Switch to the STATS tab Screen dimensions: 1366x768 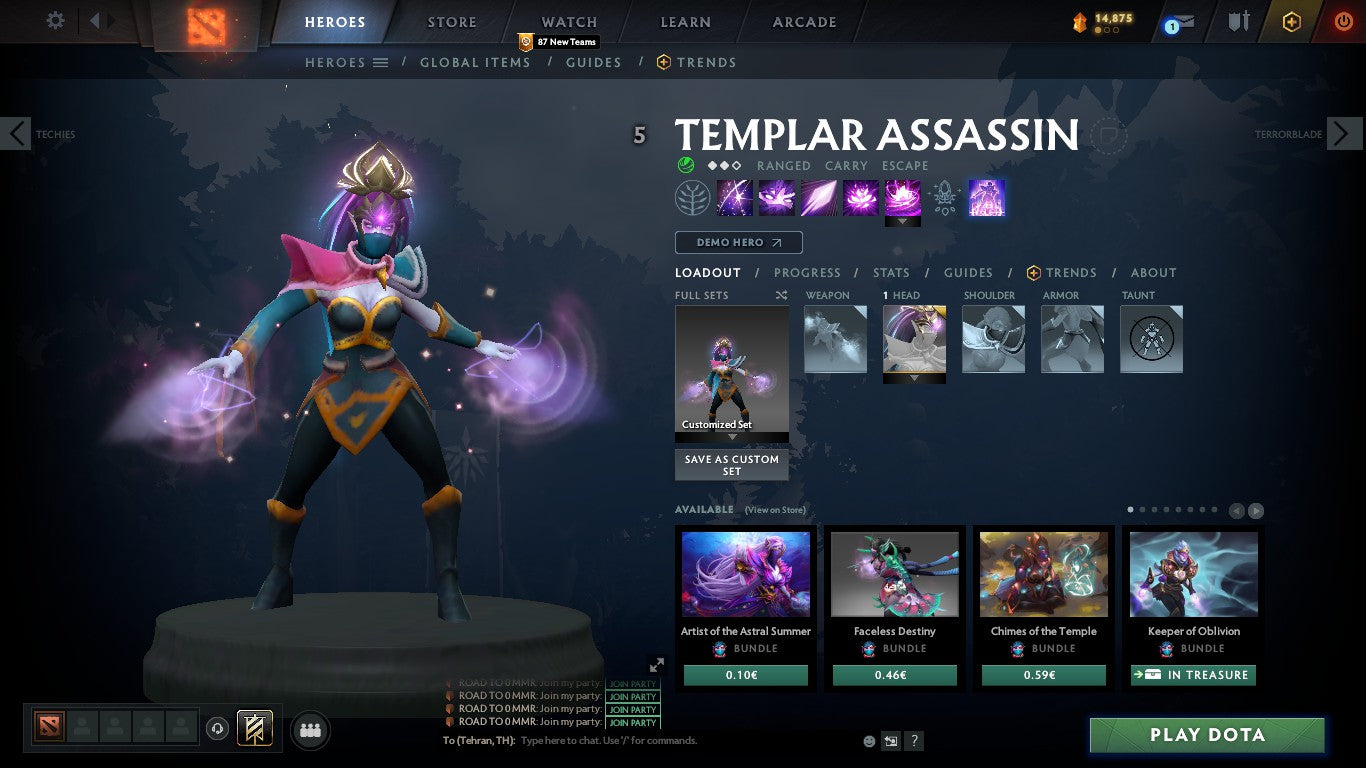(890, 272)
